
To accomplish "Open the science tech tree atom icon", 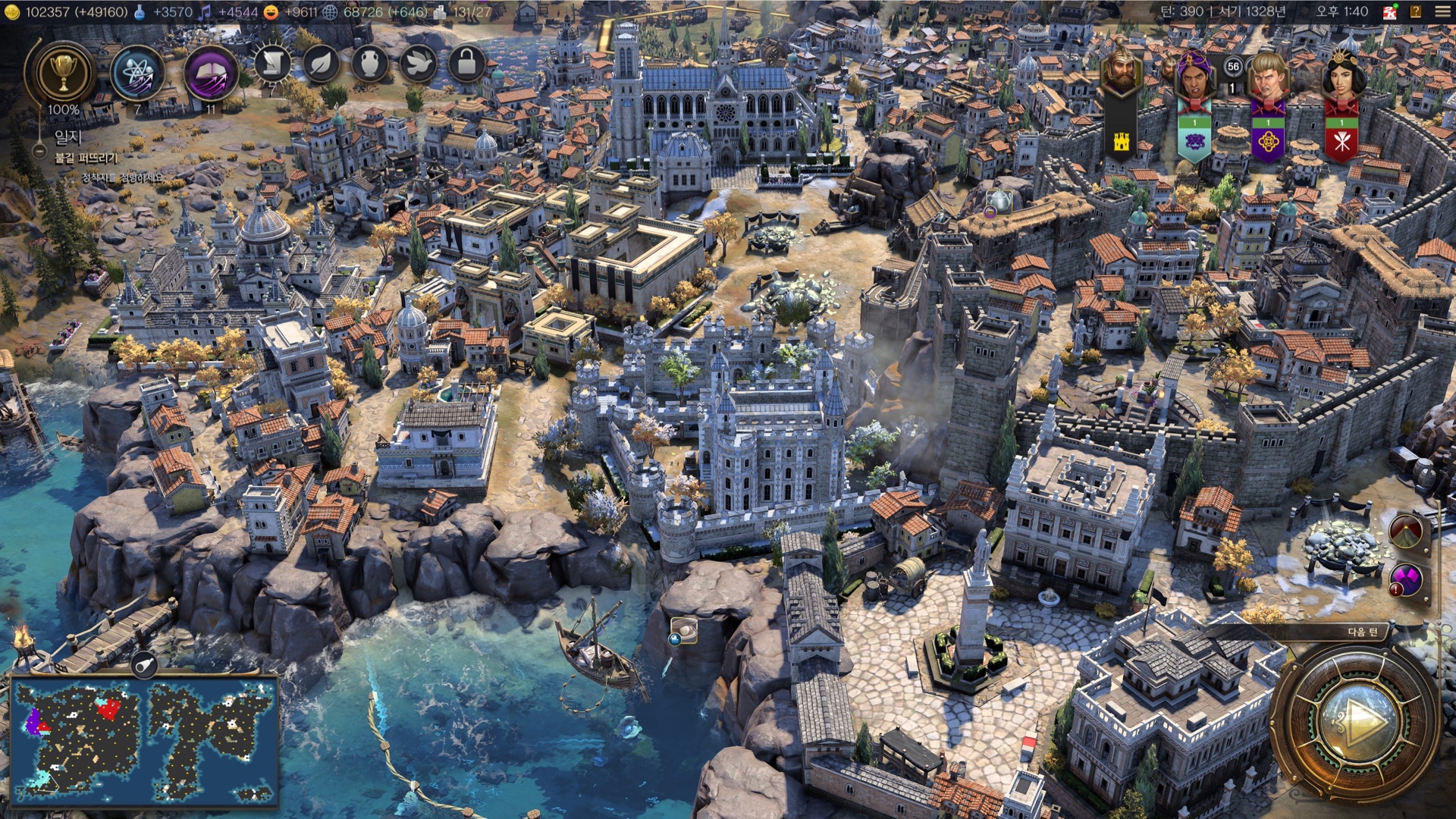I will tap(137, 74).
